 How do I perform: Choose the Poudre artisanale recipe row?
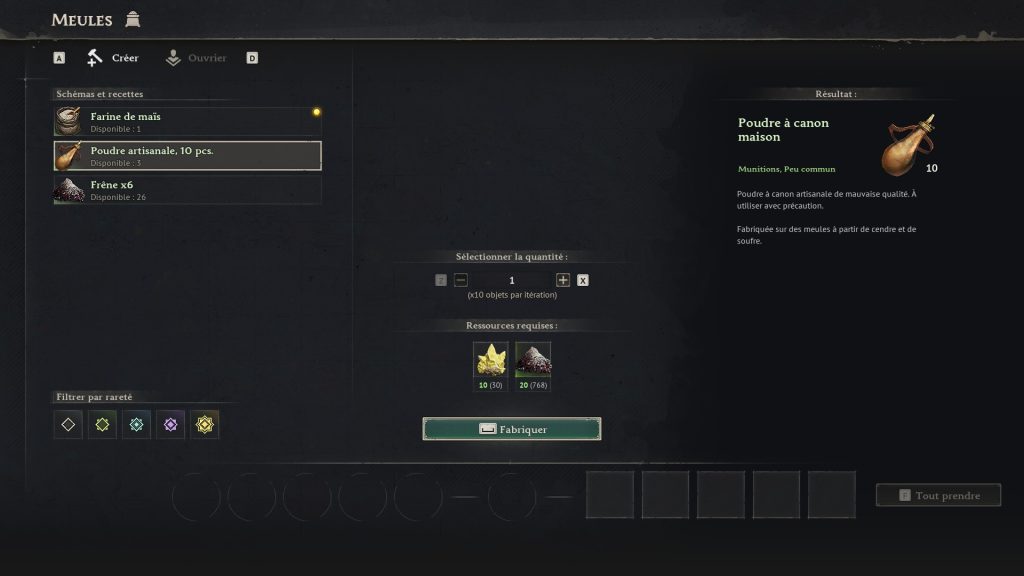(187, 156)
